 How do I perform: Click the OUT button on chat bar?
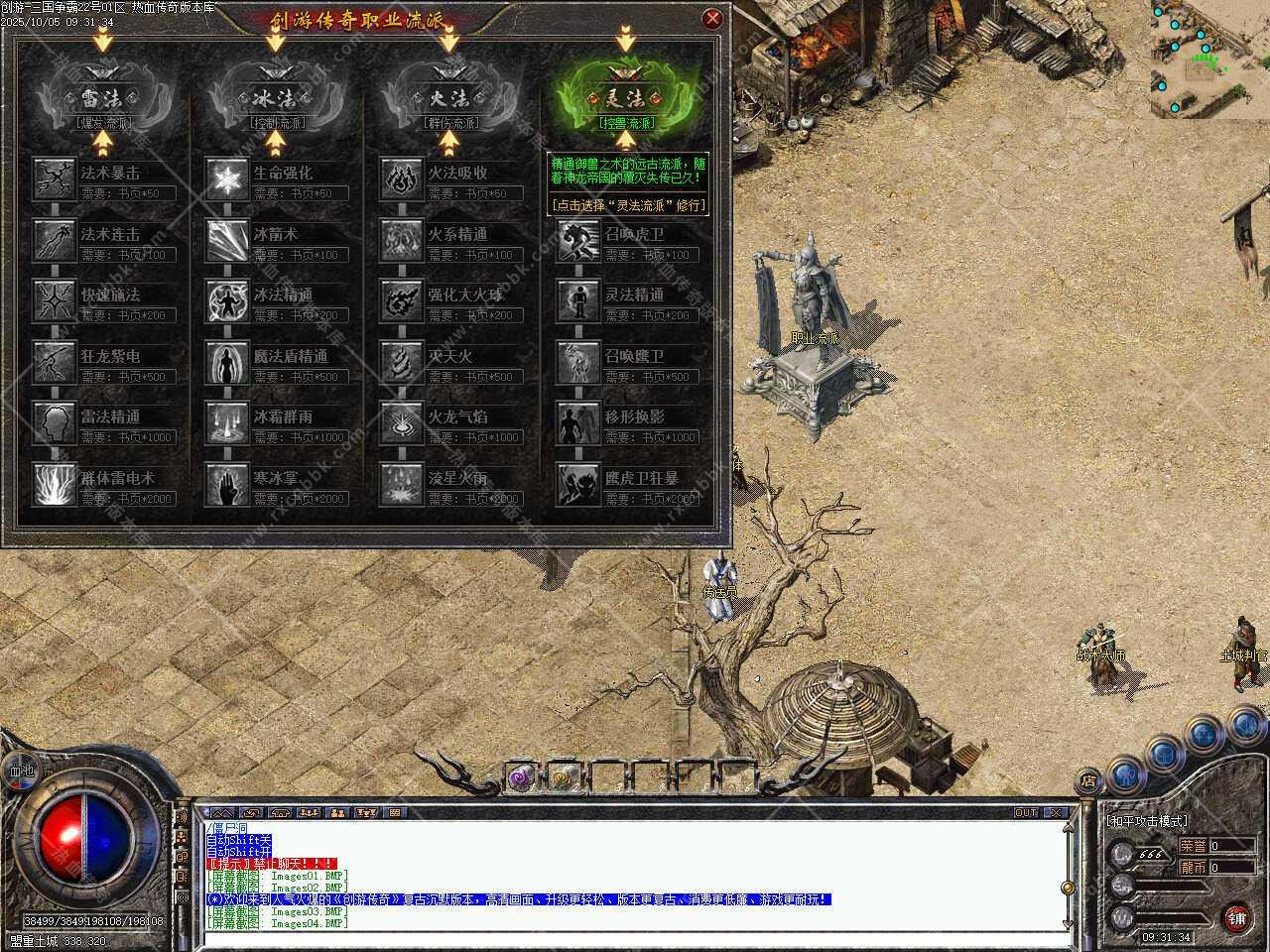coord(1025,812)
